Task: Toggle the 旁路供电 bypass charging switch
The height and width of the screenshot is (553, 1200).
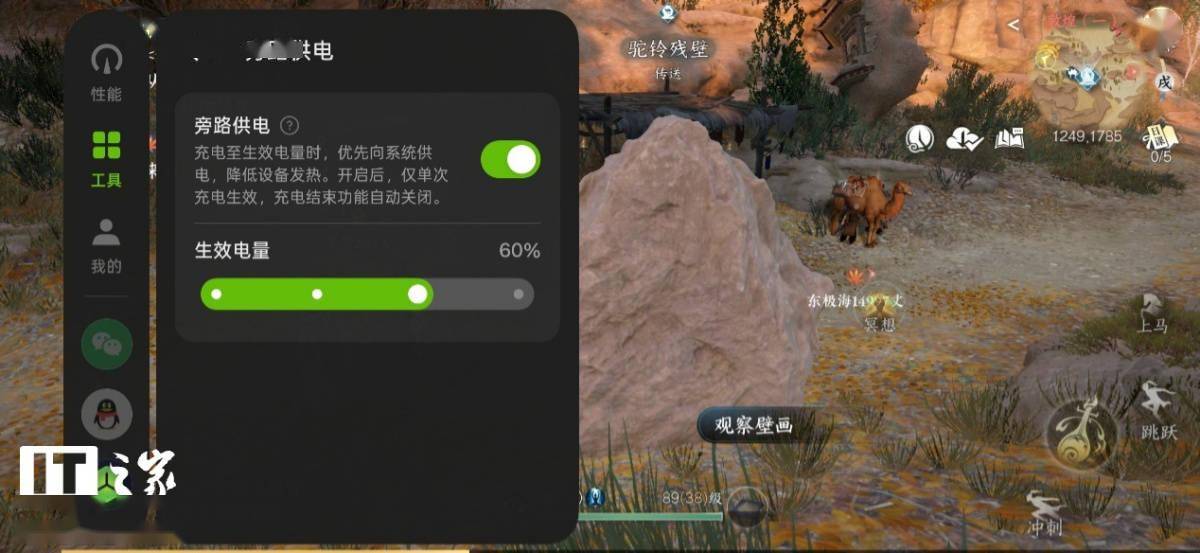Action: pyautogui.click(x=510, y=160)
